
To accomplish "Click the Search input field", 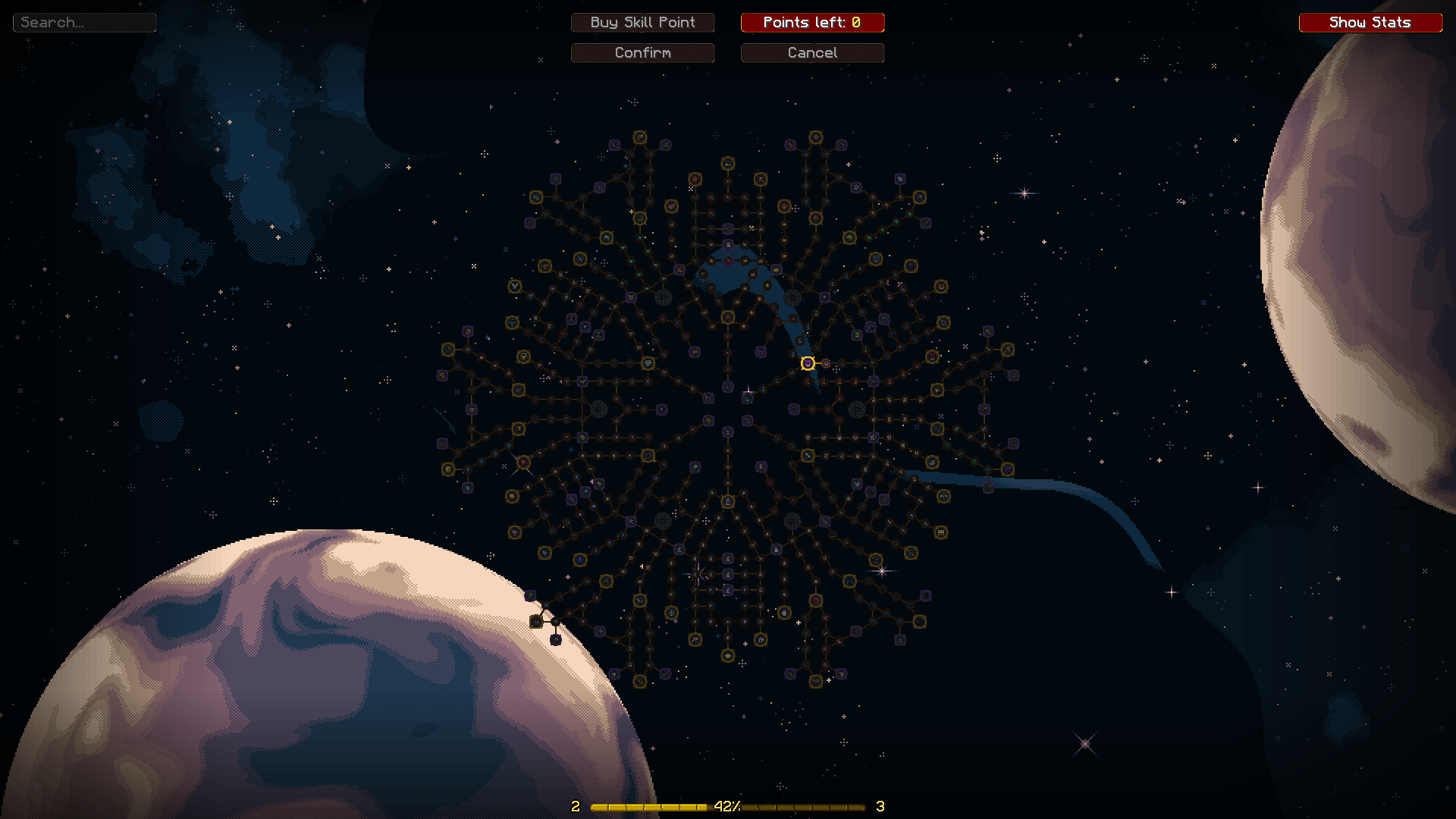I will point(84,23).
